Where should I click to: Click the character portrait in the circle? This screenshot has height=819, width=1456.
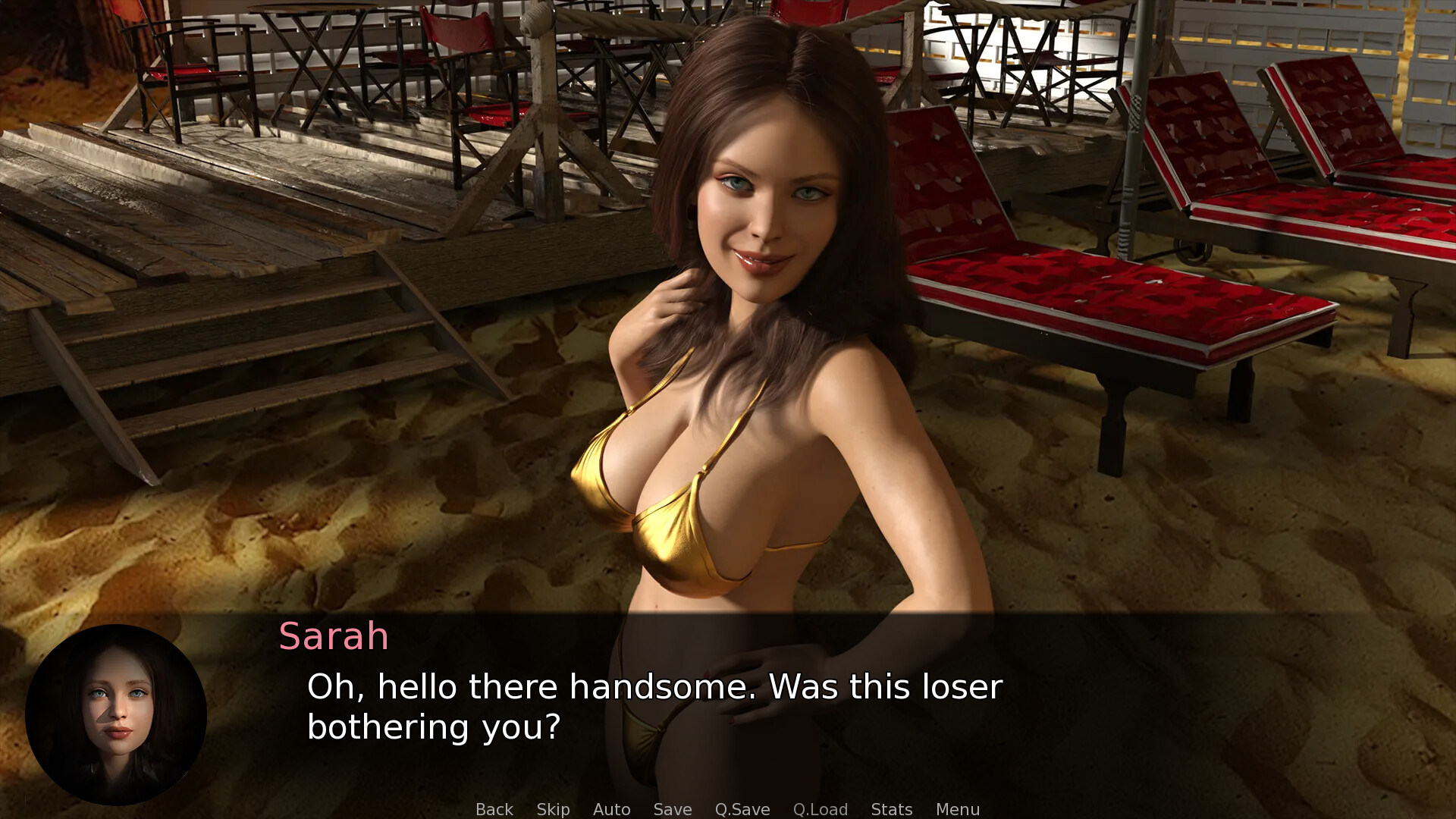(116, 714)
